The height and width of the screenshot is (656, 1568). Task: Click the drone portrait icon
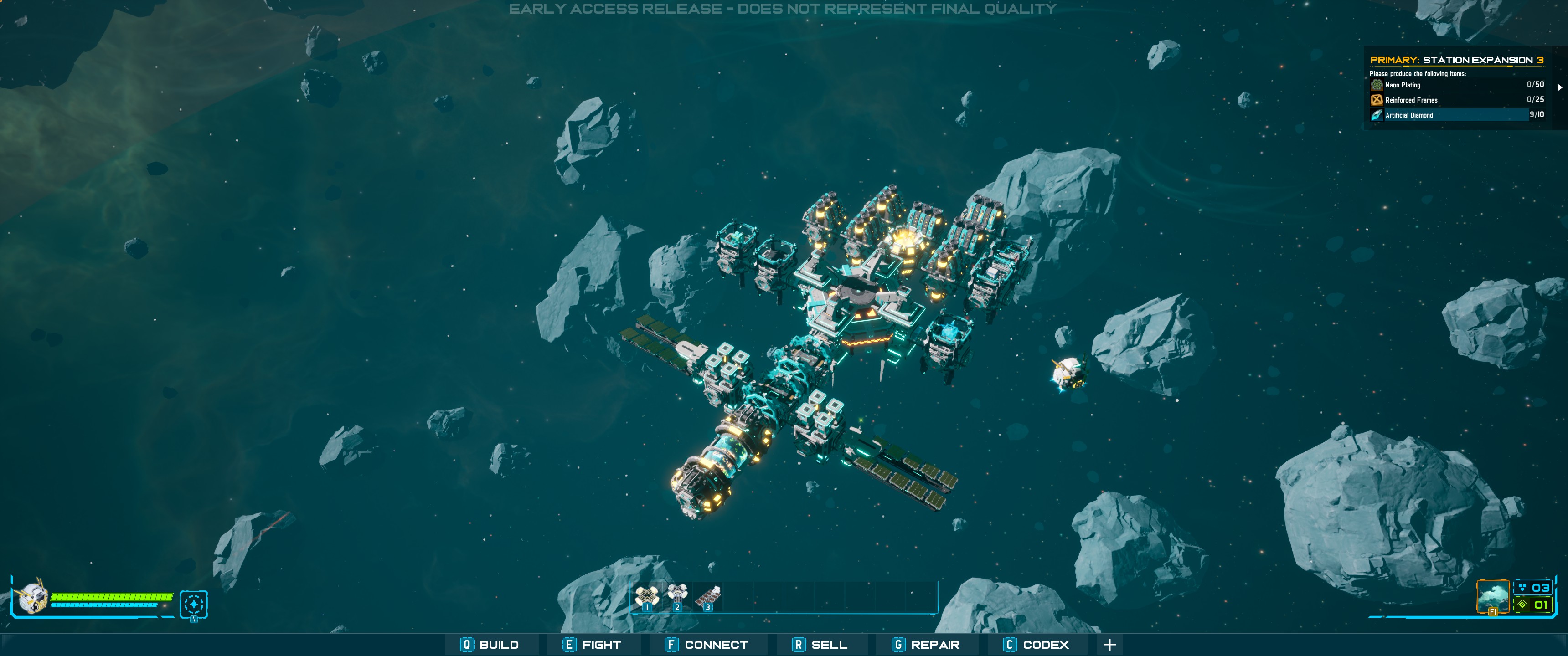pyautogui.click(x=31, y=596)
